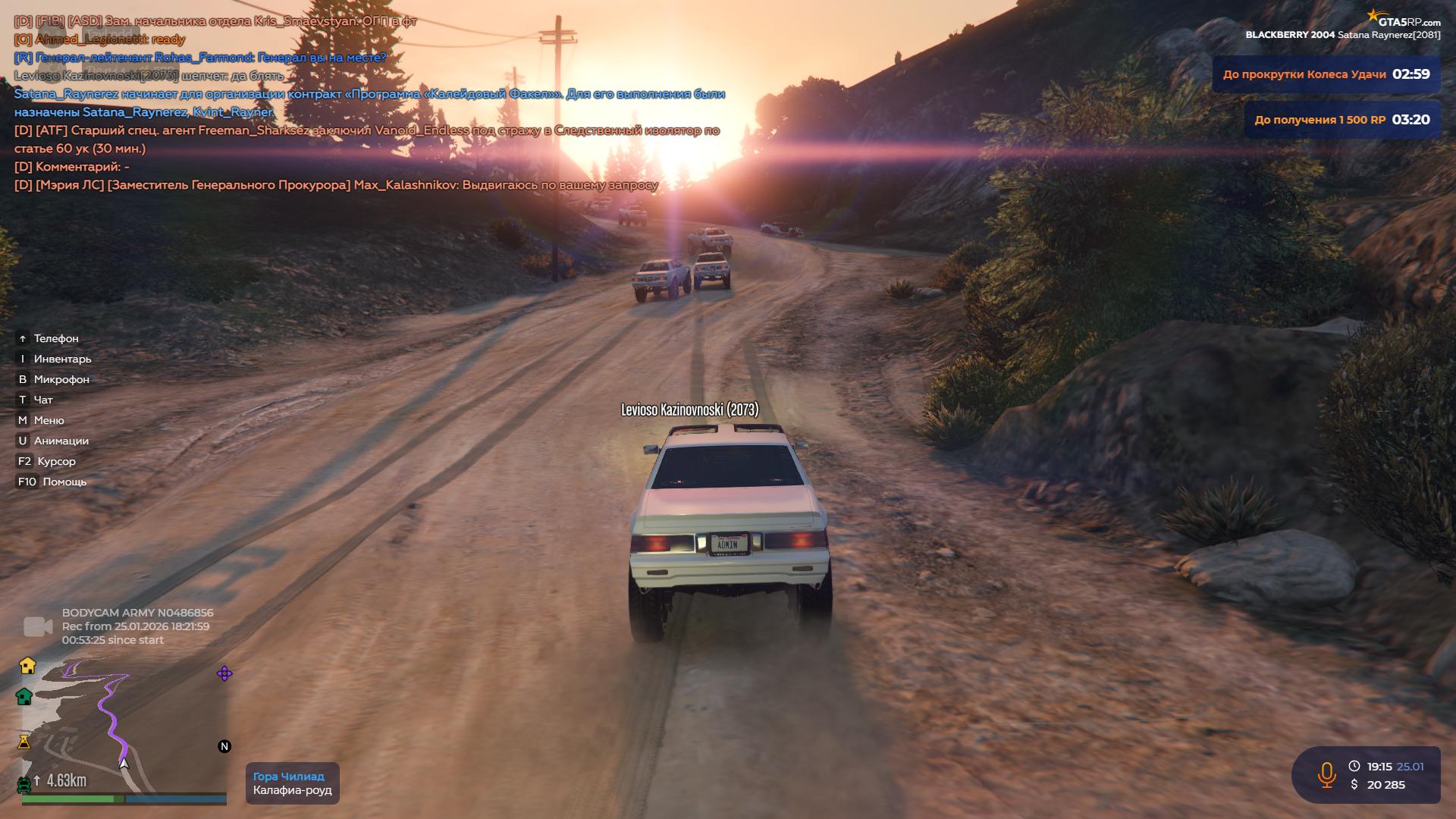Select the green house marker on the minimap
This screenshot has height=819, width=1456.
24,697
